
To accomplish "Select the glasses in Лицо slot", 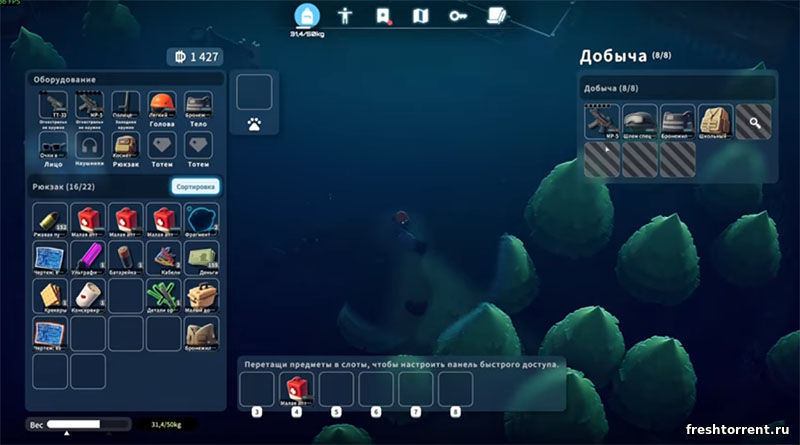I will [x=53, y=148].
